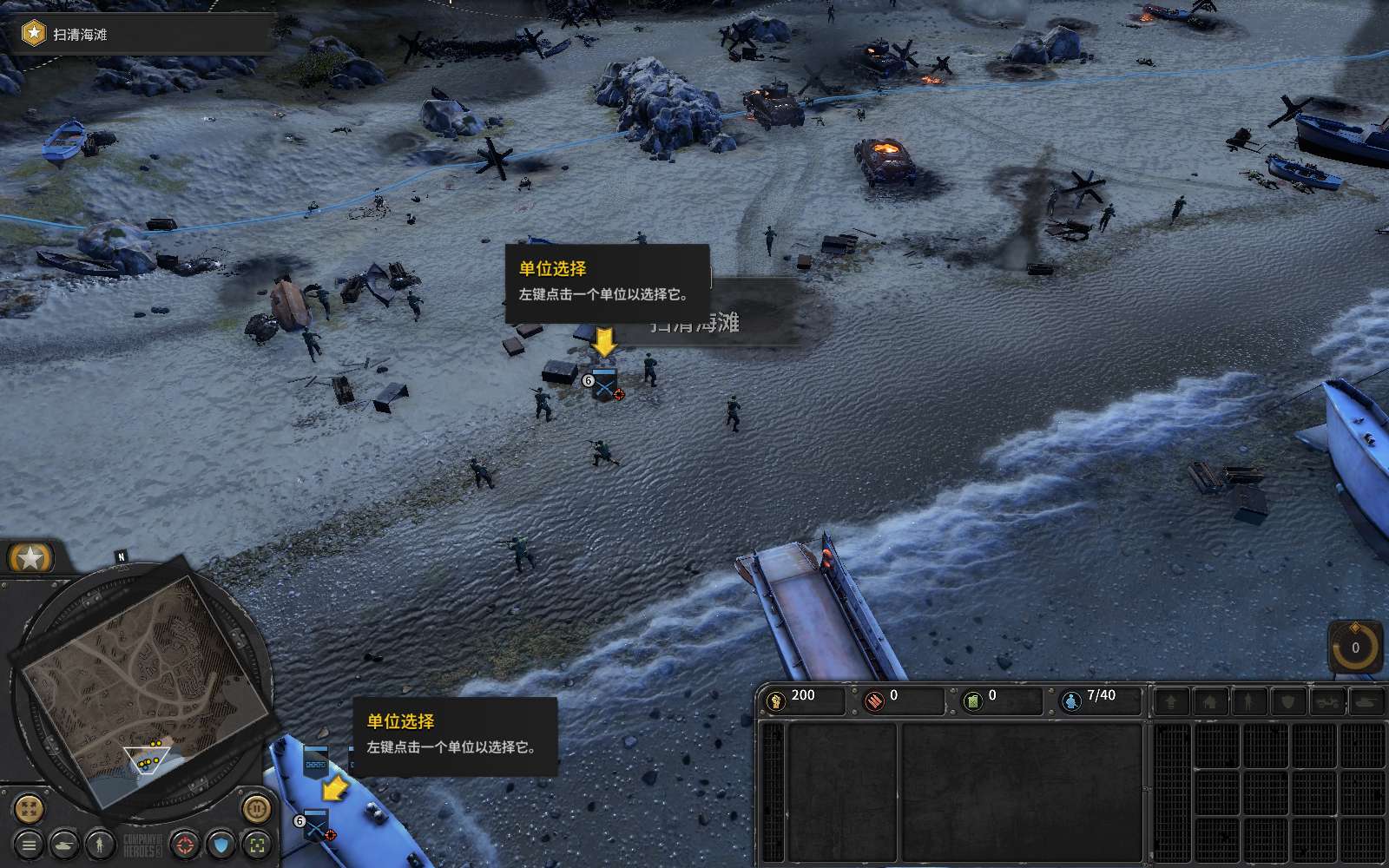Click the green focus-brackets button
This screenshot has width=1389, height=868.
(257, 844)
